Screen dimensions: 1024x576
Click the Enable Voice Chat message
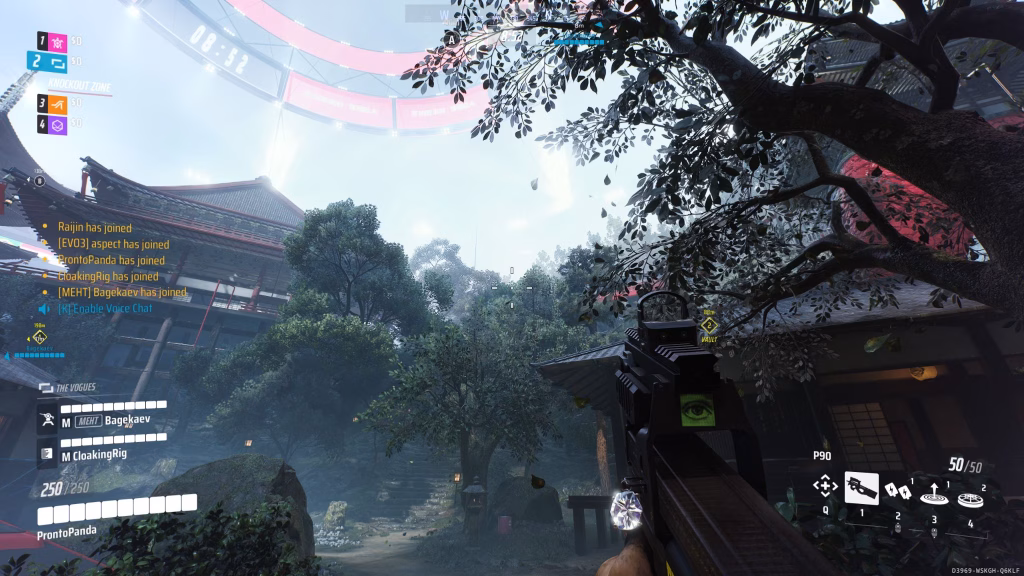[105, 308]
